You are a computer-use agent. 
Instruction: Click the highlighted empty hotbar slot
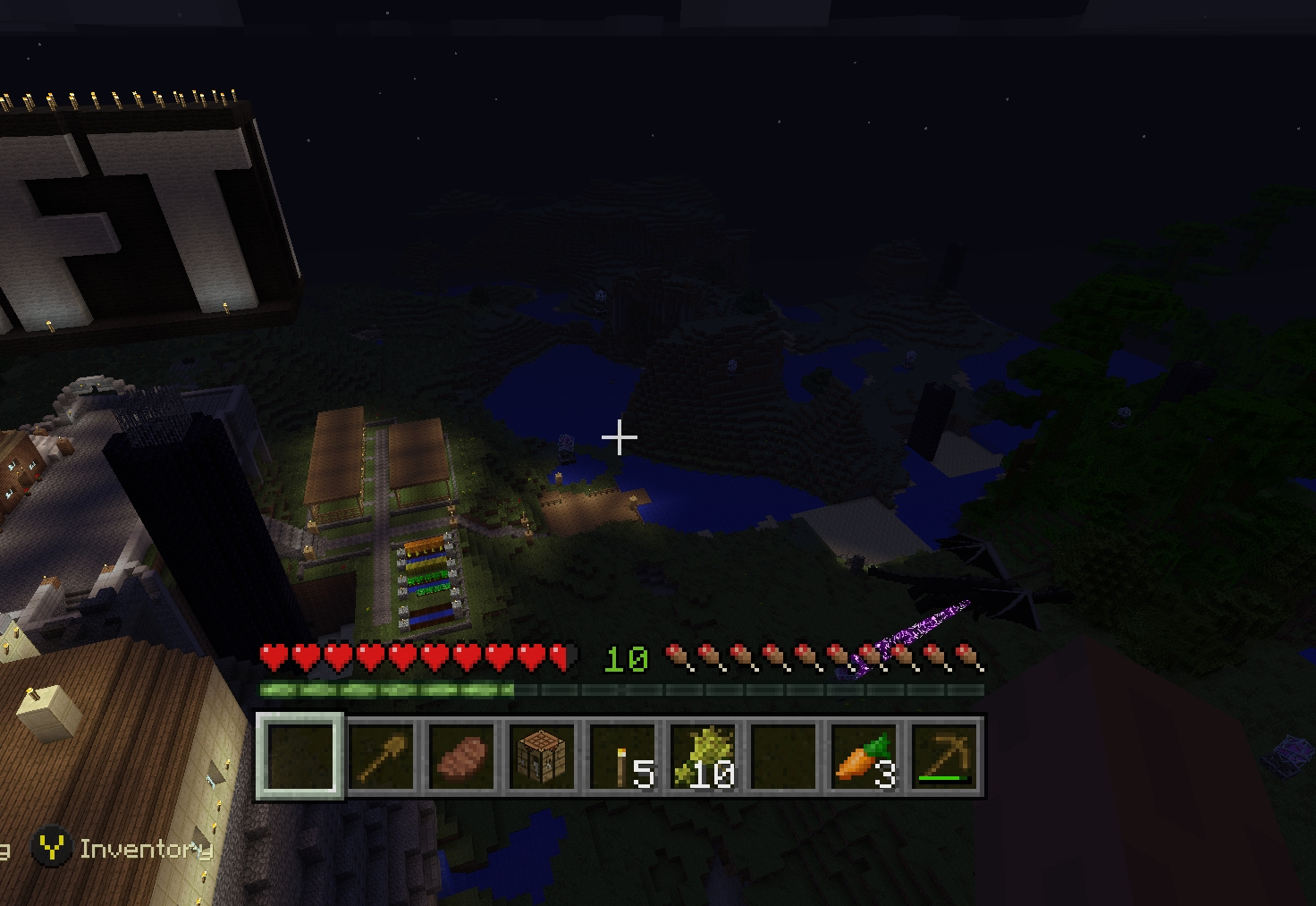(300, 757)
